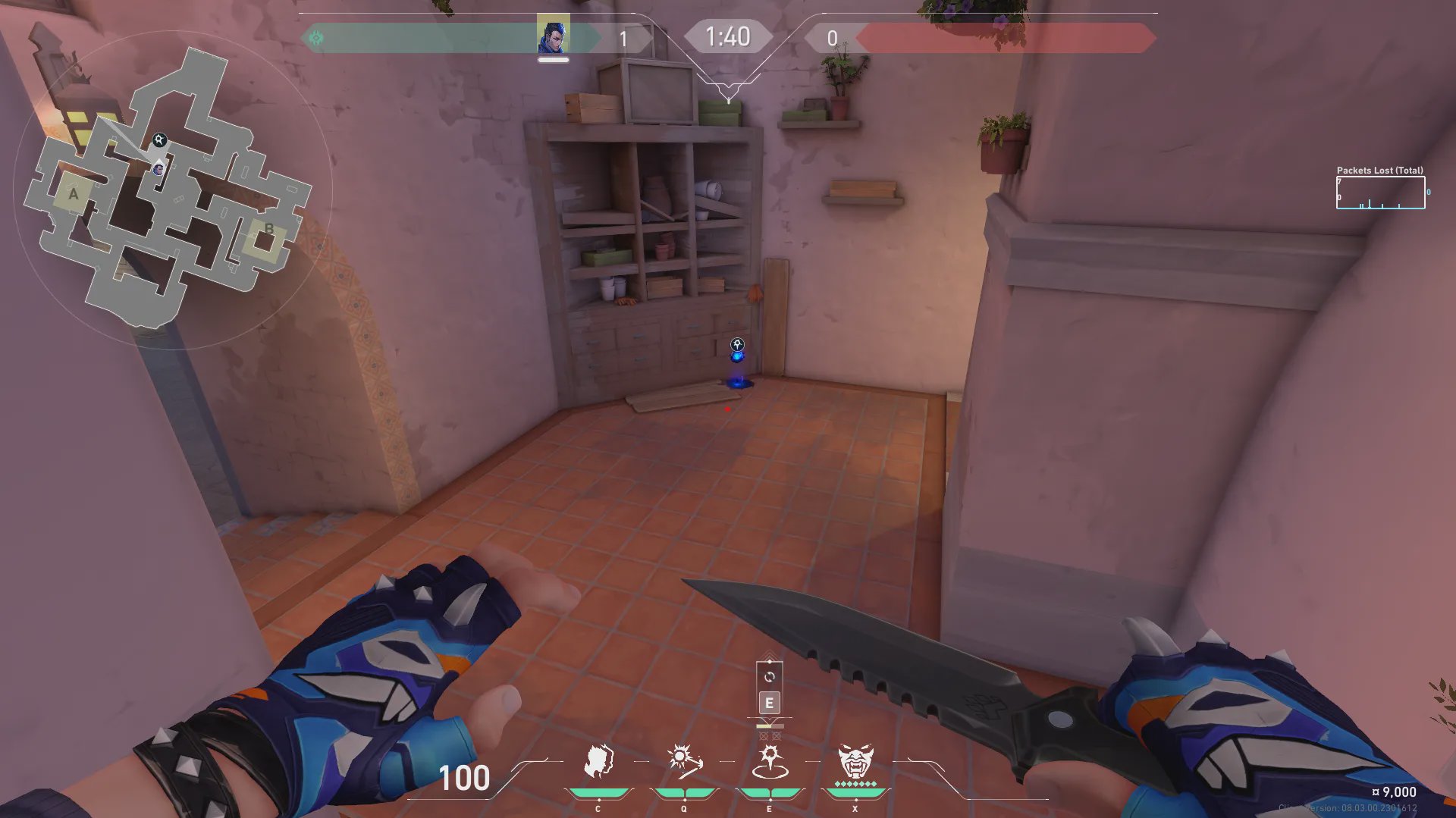Open the Packets Lost network graph
1456x818 pixels.
point(1380,193)
